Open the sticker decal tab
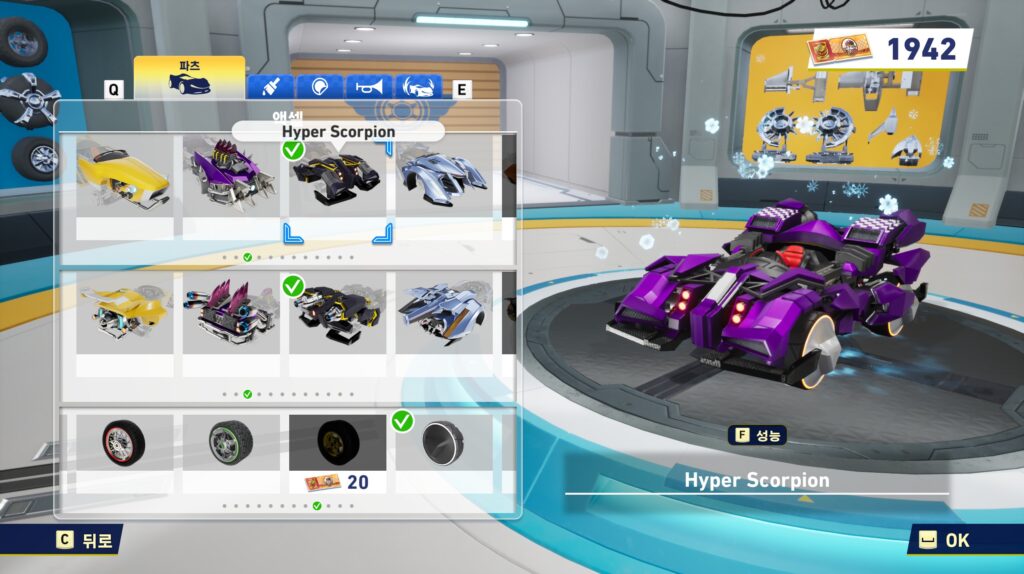1024x574 pixels. tap(319, 87)
